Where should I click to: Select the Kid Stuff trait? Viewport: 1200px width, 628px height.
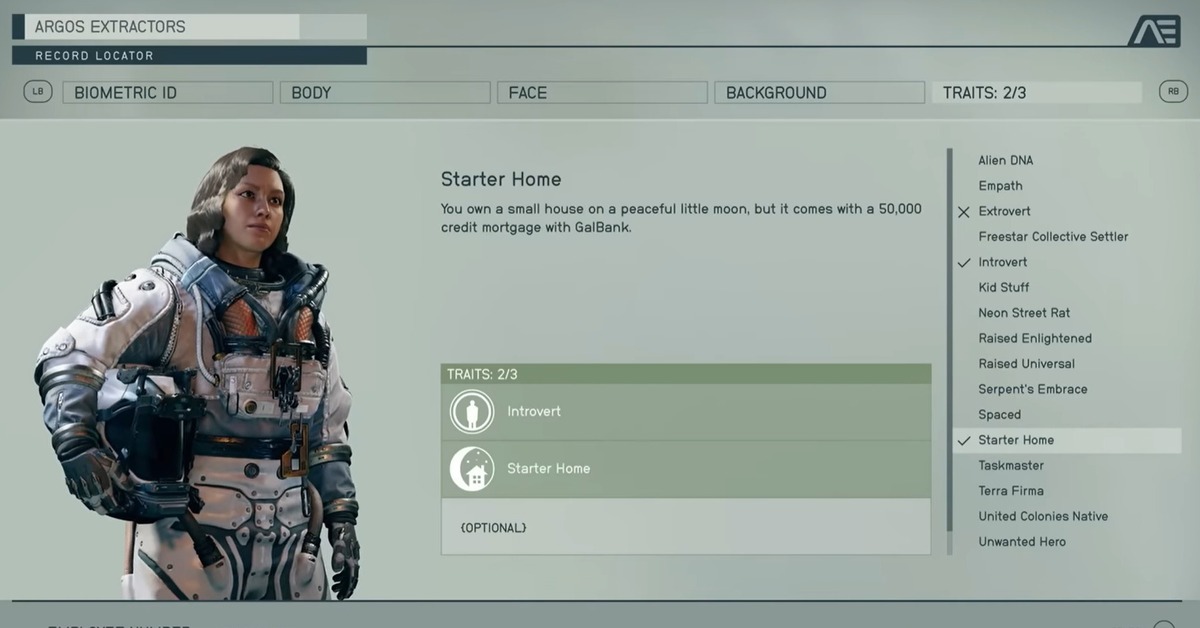tap(1003, 288)
